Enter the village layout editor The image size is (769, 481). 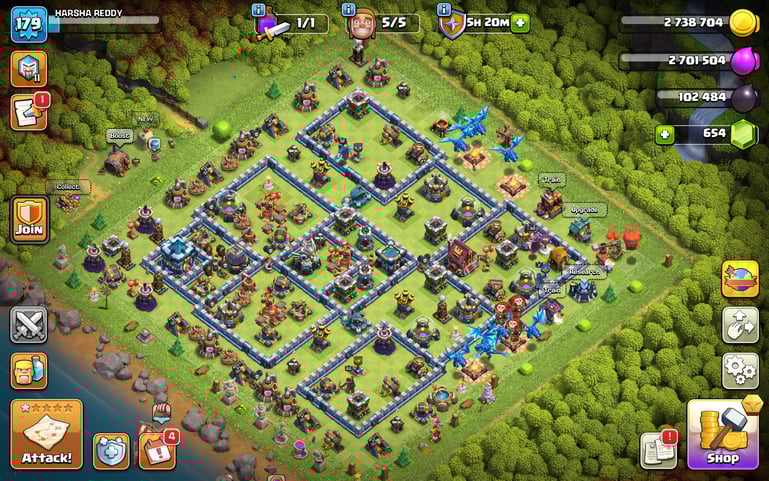pyautogui.click(x=739, y=325)
